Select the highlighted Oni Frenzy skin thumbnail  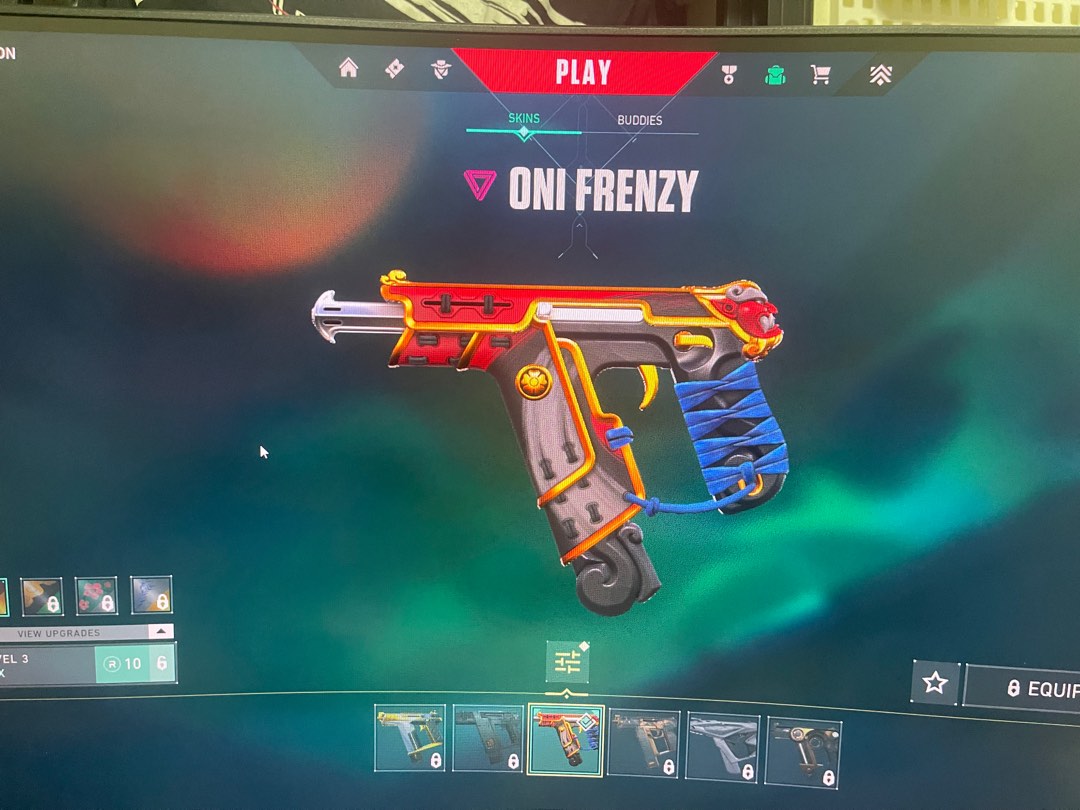coord(565,741)
